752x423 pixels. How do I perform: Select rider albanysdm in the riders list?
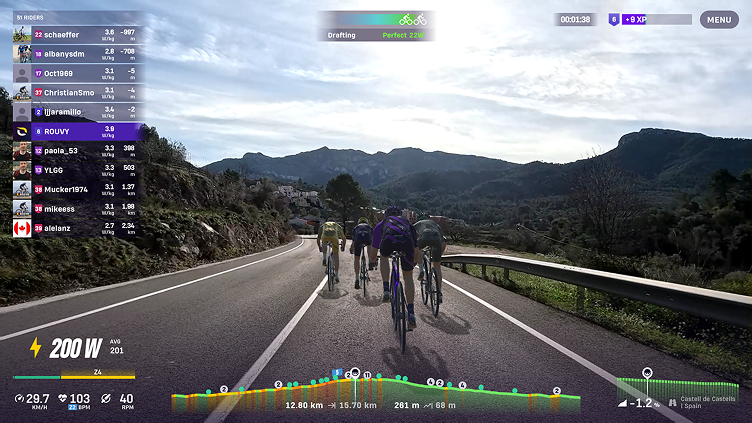(x=76, y=53)
